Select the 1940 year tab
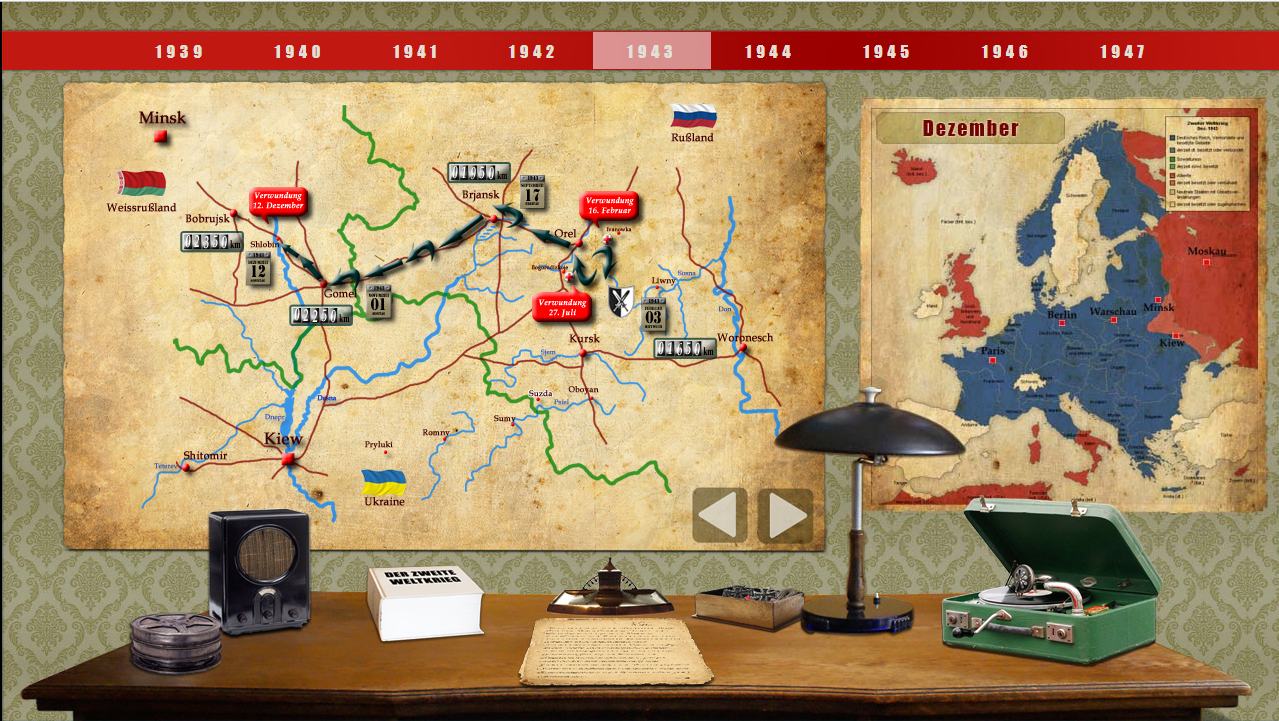 [298, 52]
